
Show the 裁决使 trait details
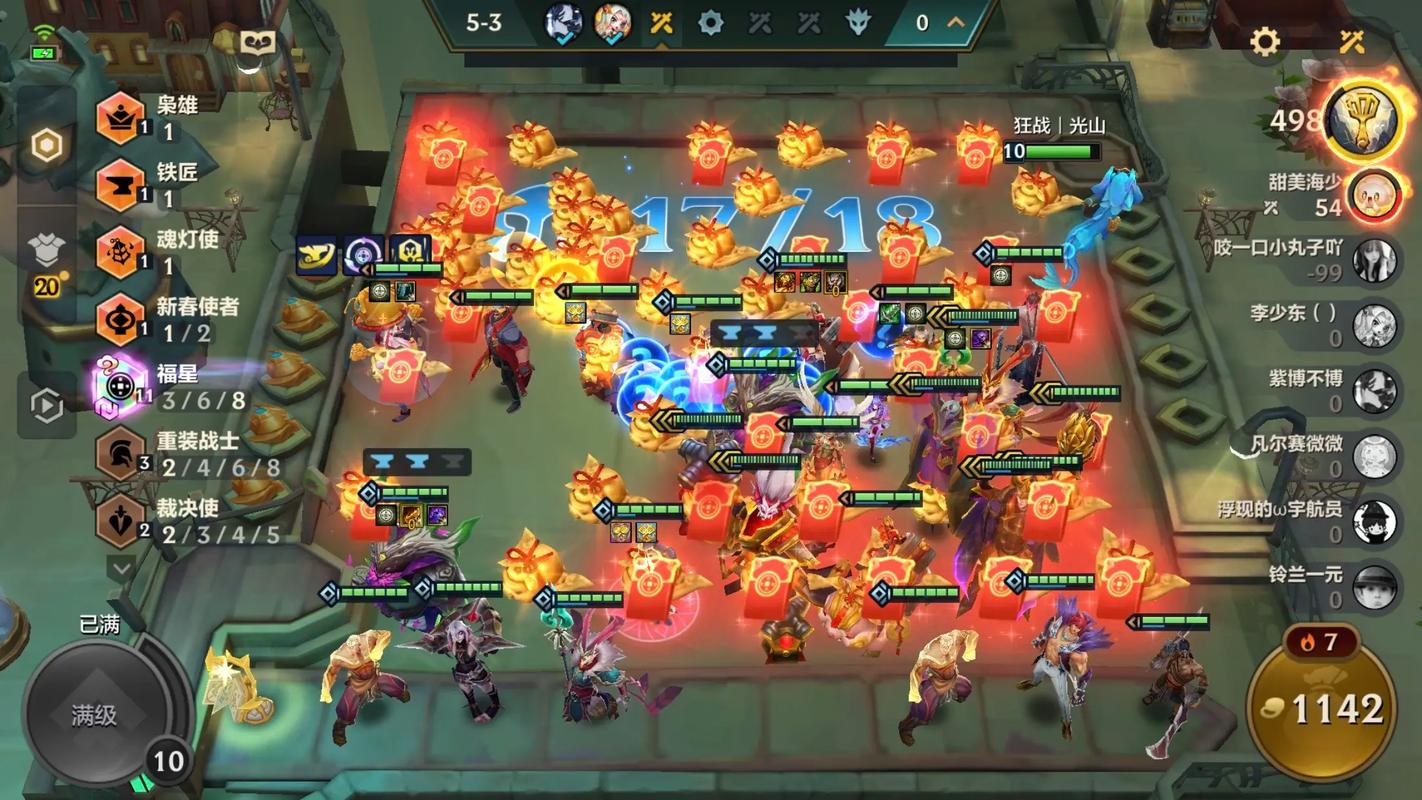pyautogui.click(x=121, y=521)
